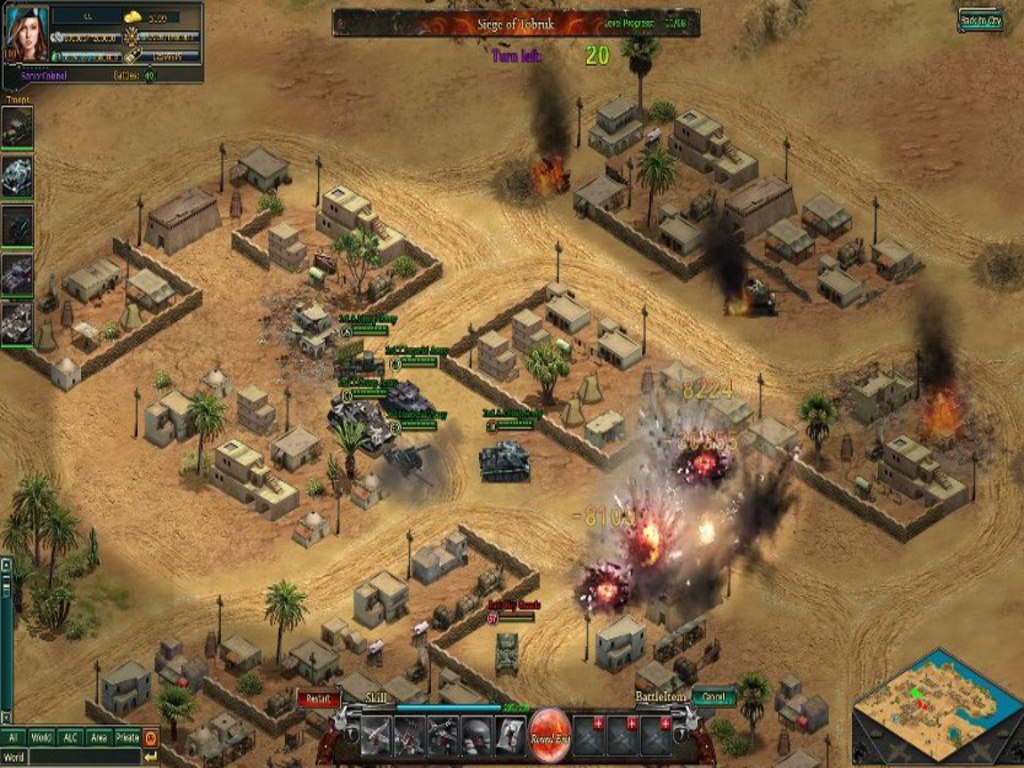The image size is (1024, 768).
Task: Activate the first skill icon in the Skill bar
Action: 375,735
